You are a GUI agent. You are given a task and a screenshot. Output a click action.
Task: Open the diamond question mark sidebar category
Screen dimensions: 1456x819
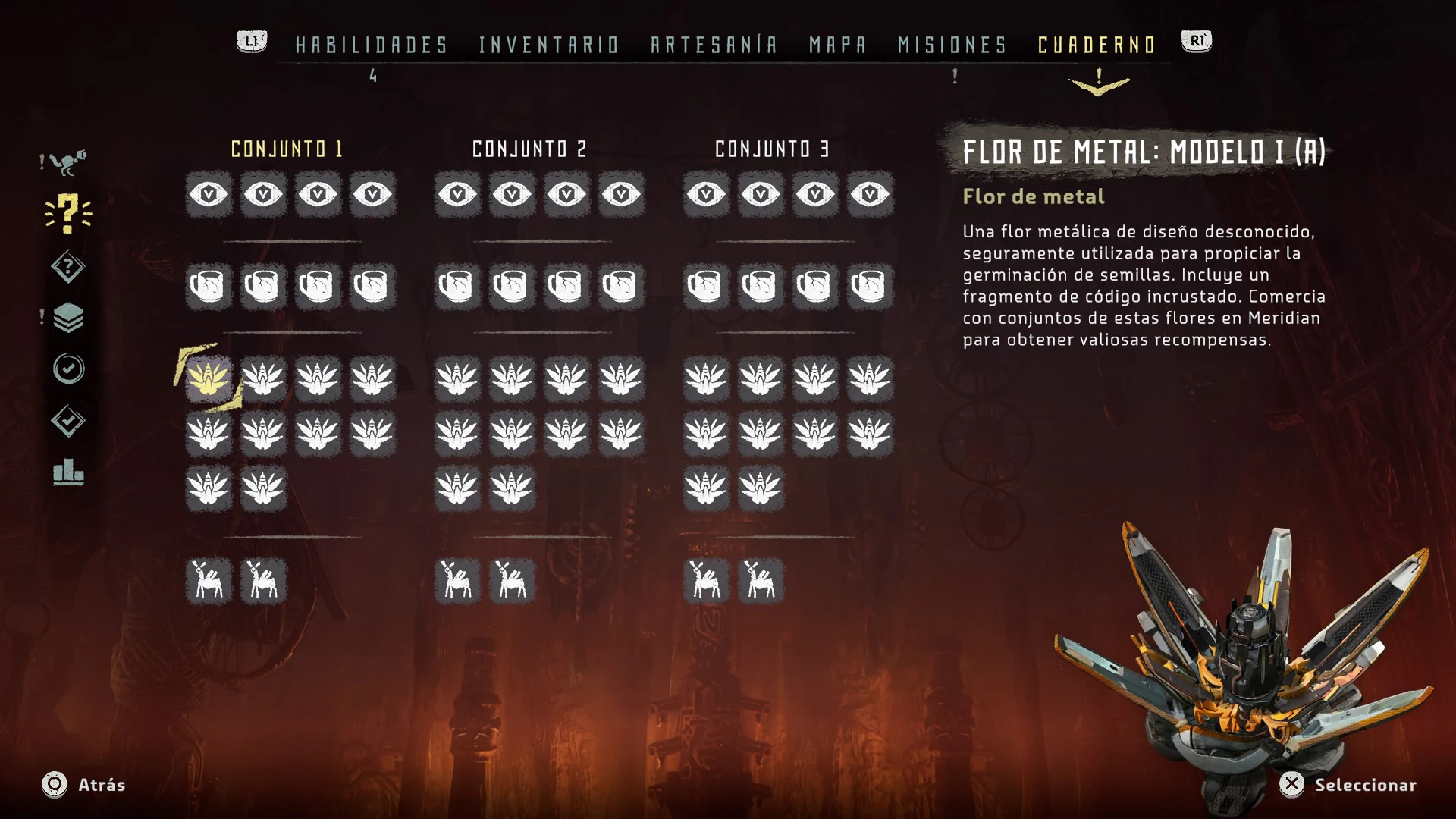coord(68,267)
